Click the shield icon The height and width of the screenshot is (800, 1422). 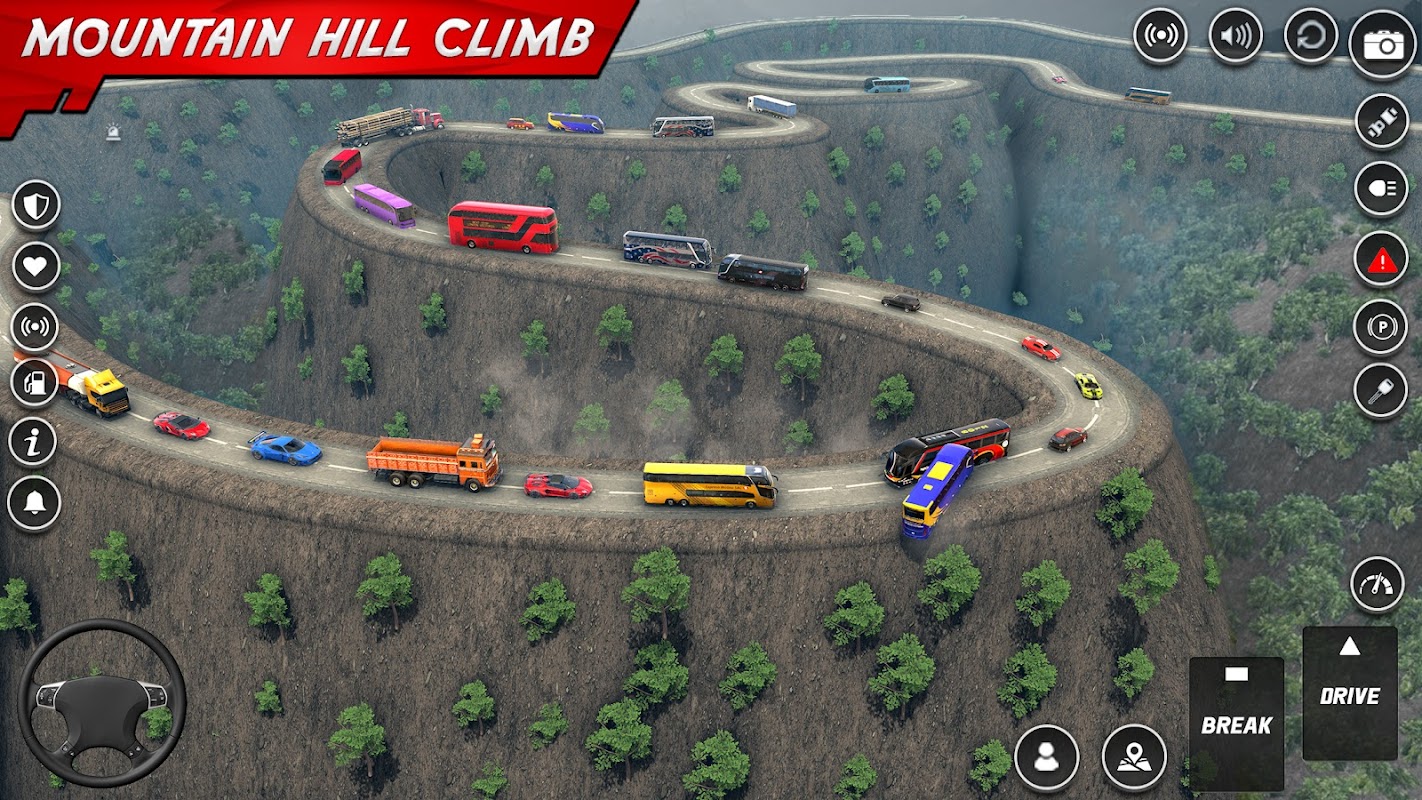[x=36, y=205]
